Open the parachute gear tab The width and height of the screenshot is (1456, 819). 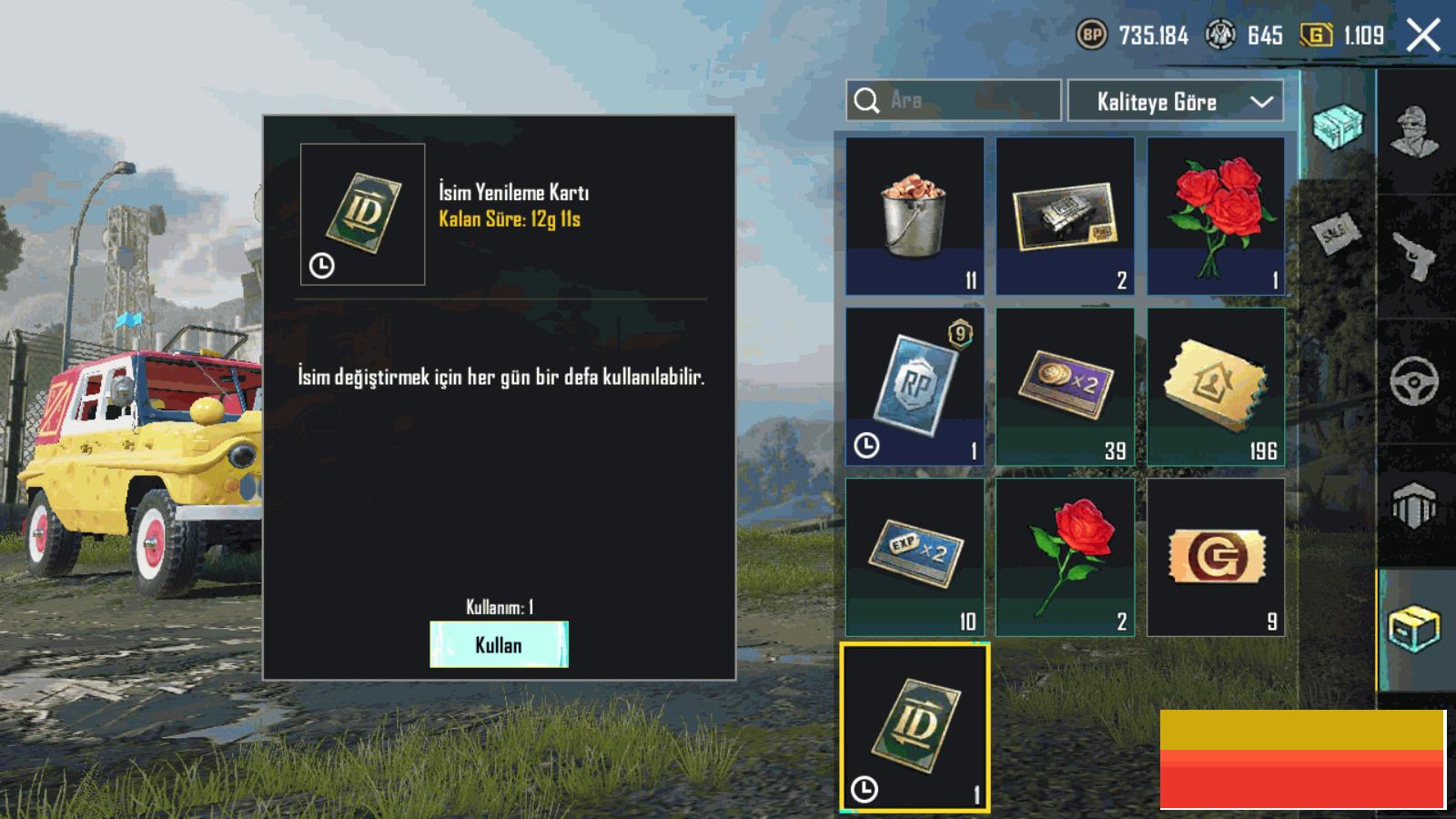coord(1416,503)
